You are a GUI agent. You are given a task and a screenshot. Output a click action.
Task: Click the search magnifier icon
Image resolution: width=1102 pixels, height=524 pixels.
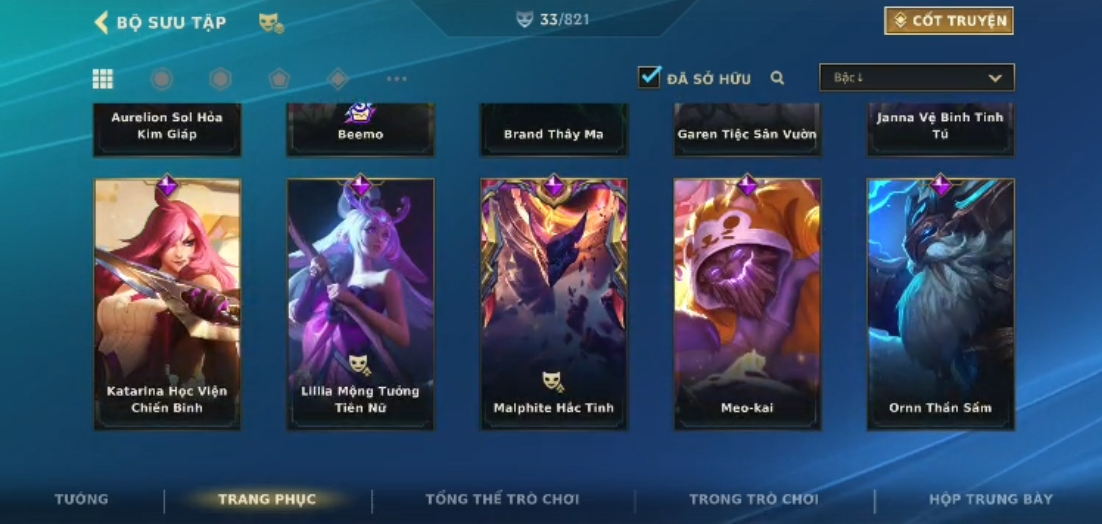777,78
